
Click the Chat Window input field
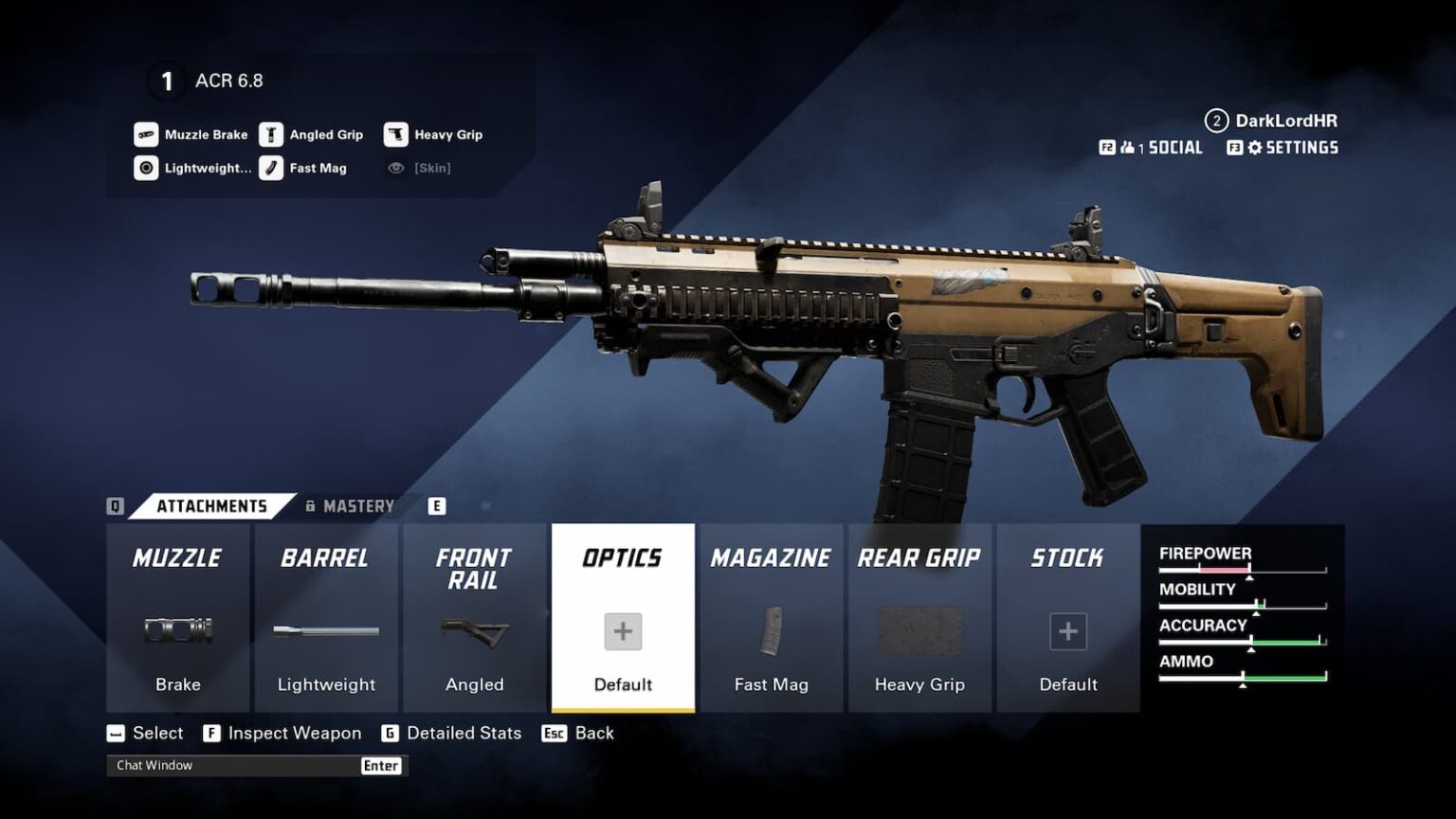[227, 765]
